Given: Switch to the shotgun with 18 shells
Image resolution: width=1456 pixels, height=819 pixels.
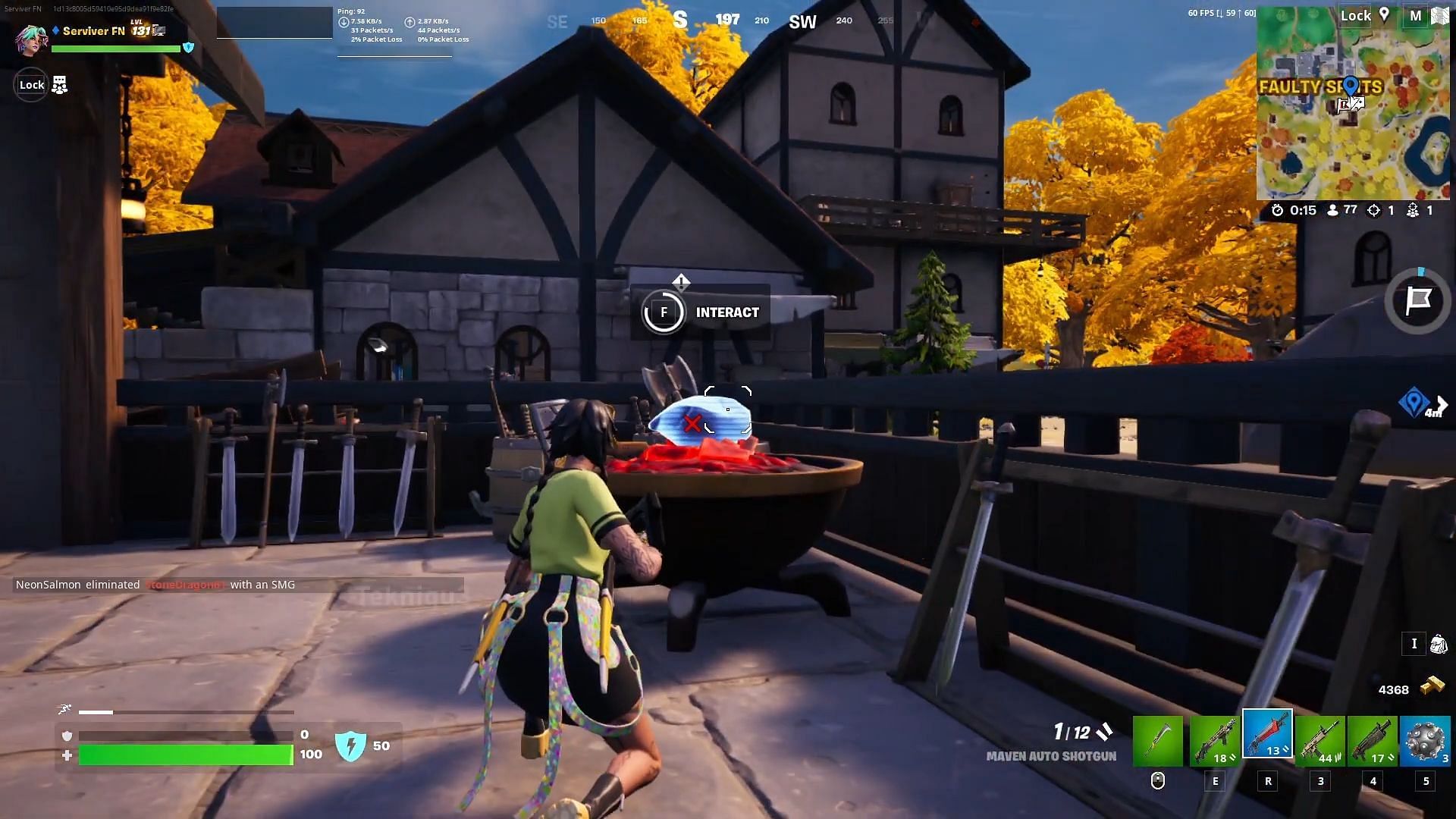Looking at the screenshot, I should pos(1214,741).
